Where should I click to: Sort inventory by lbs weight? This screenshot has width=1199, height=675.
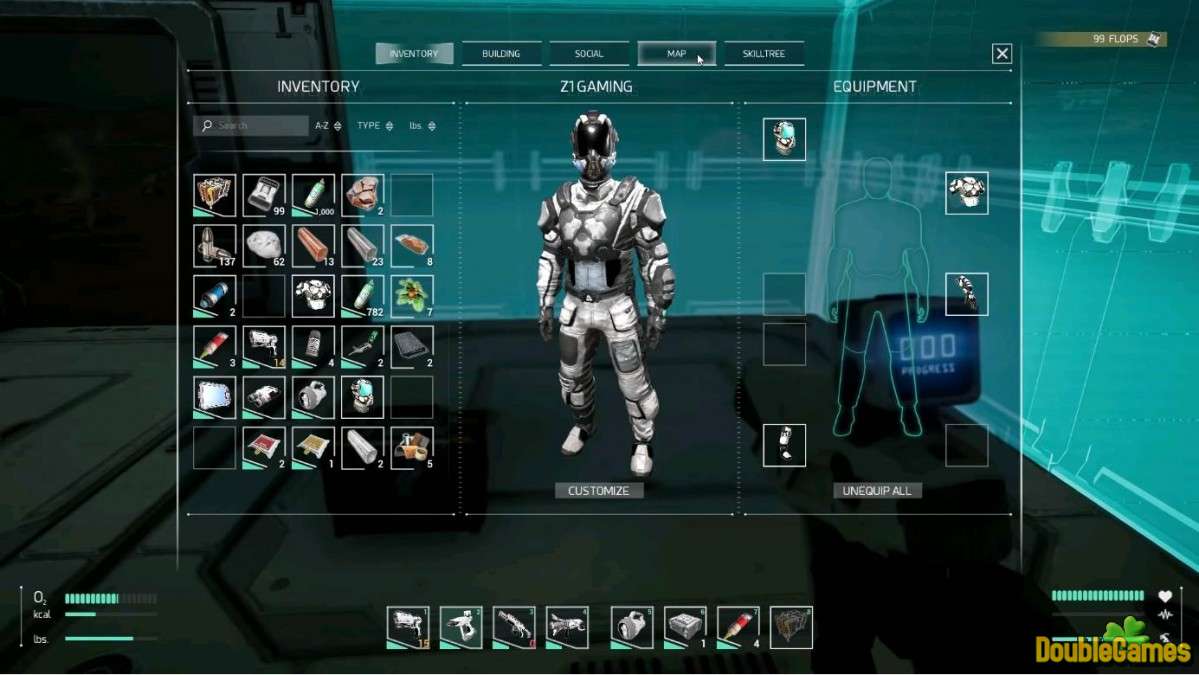pyautogui.click(x=422, y=126)
